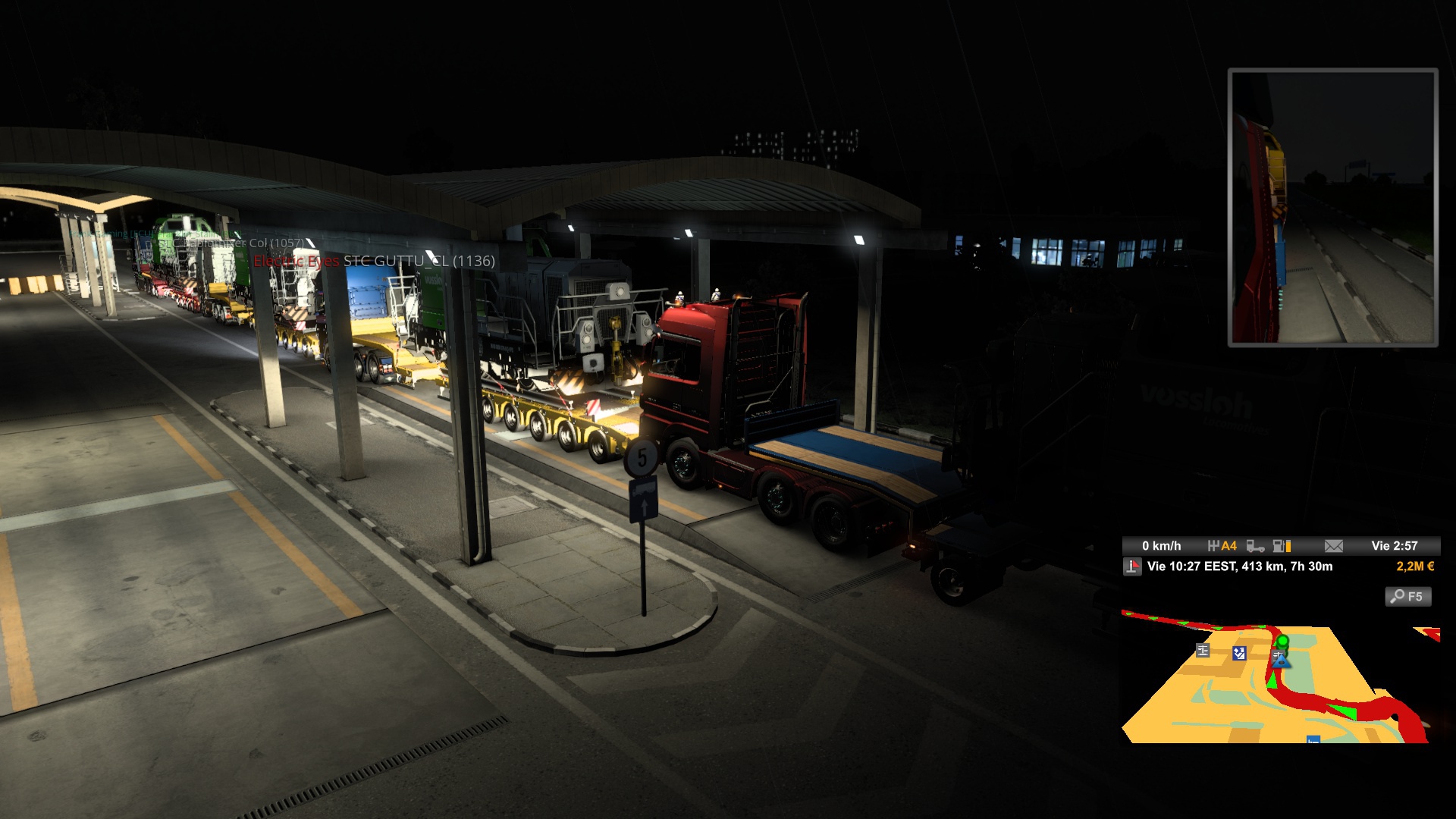Click the truck damage status icon

(1255, 546)
